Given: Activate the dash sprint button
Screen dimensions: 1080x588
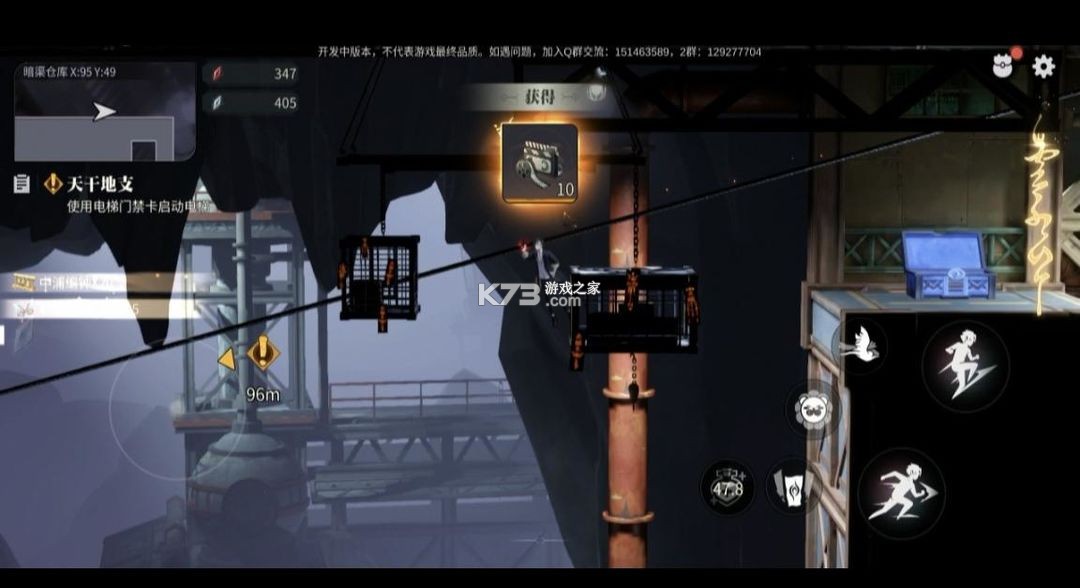Looking at the screenshot, I should pos(901,493).
